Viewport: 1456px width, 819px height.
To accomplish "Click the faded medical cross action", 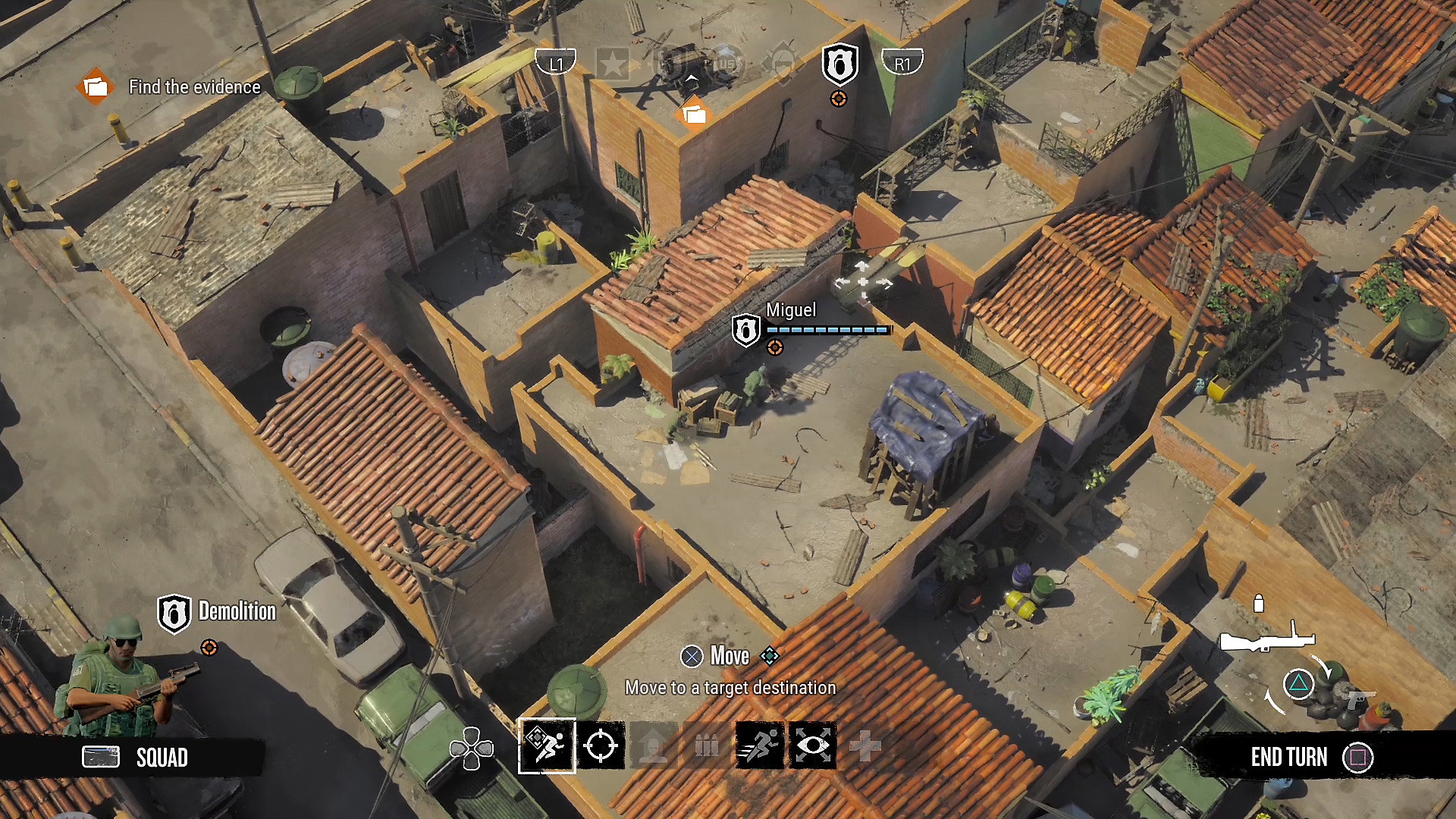I will pyautogui.click(x=865, y=746).
